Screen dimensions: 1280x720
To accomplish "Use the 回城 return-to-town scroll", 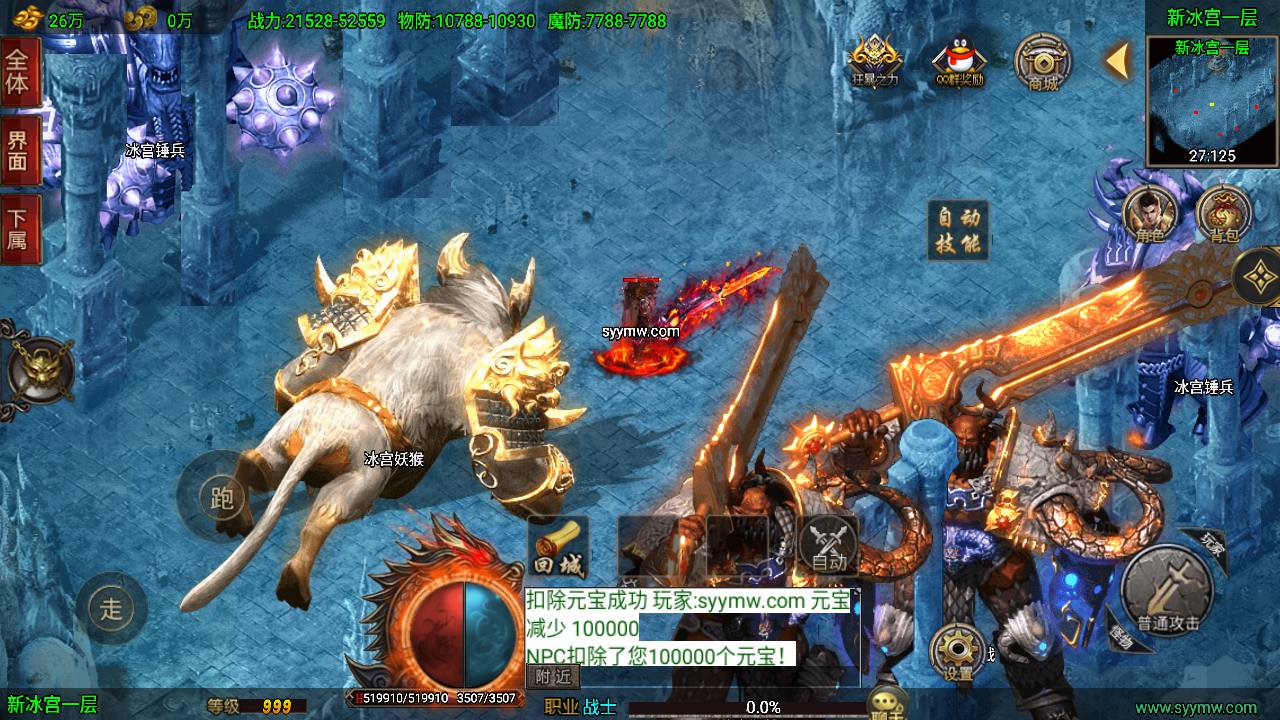I will (557, 548).
